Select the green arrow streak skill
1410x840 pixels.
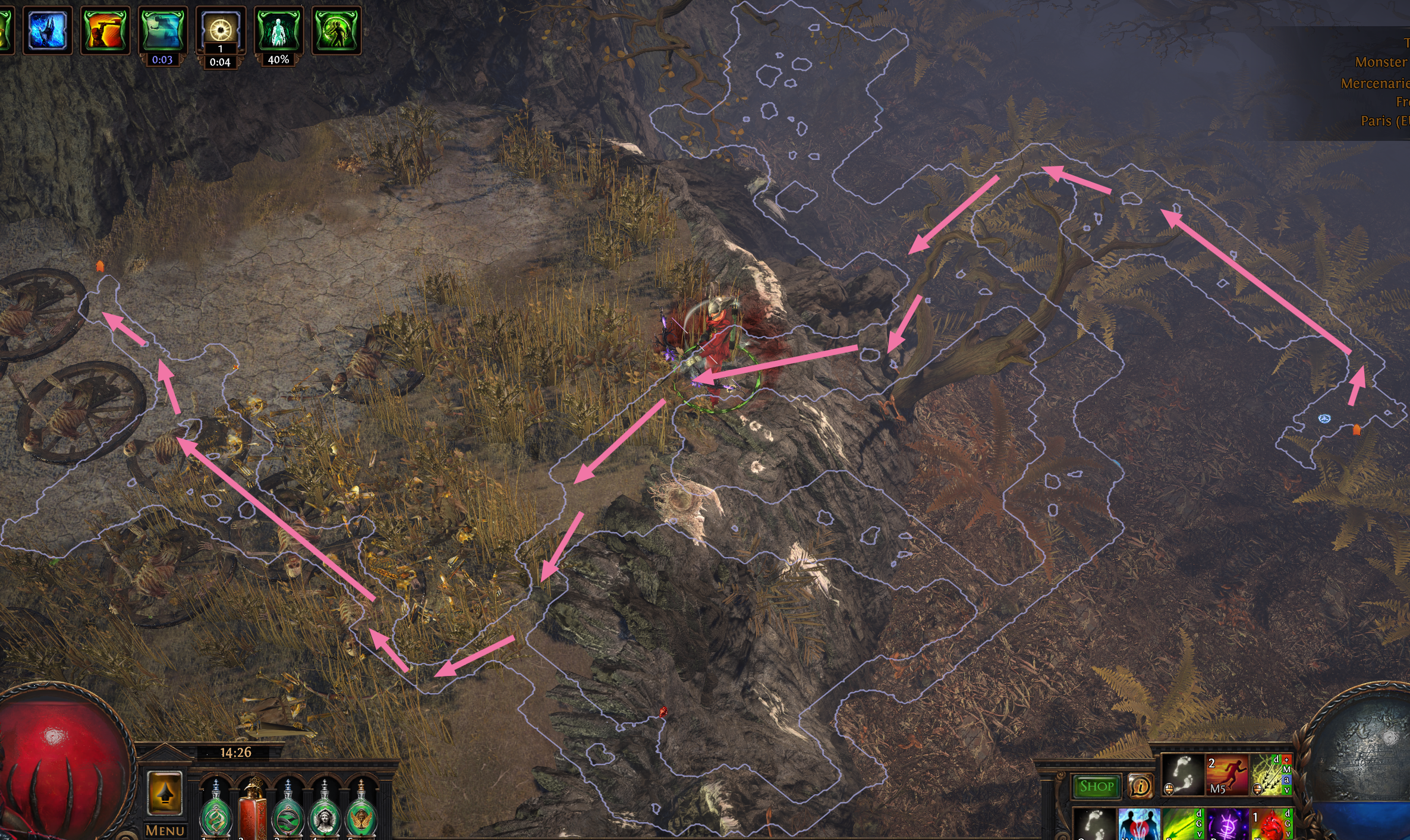coord(1182,825)
